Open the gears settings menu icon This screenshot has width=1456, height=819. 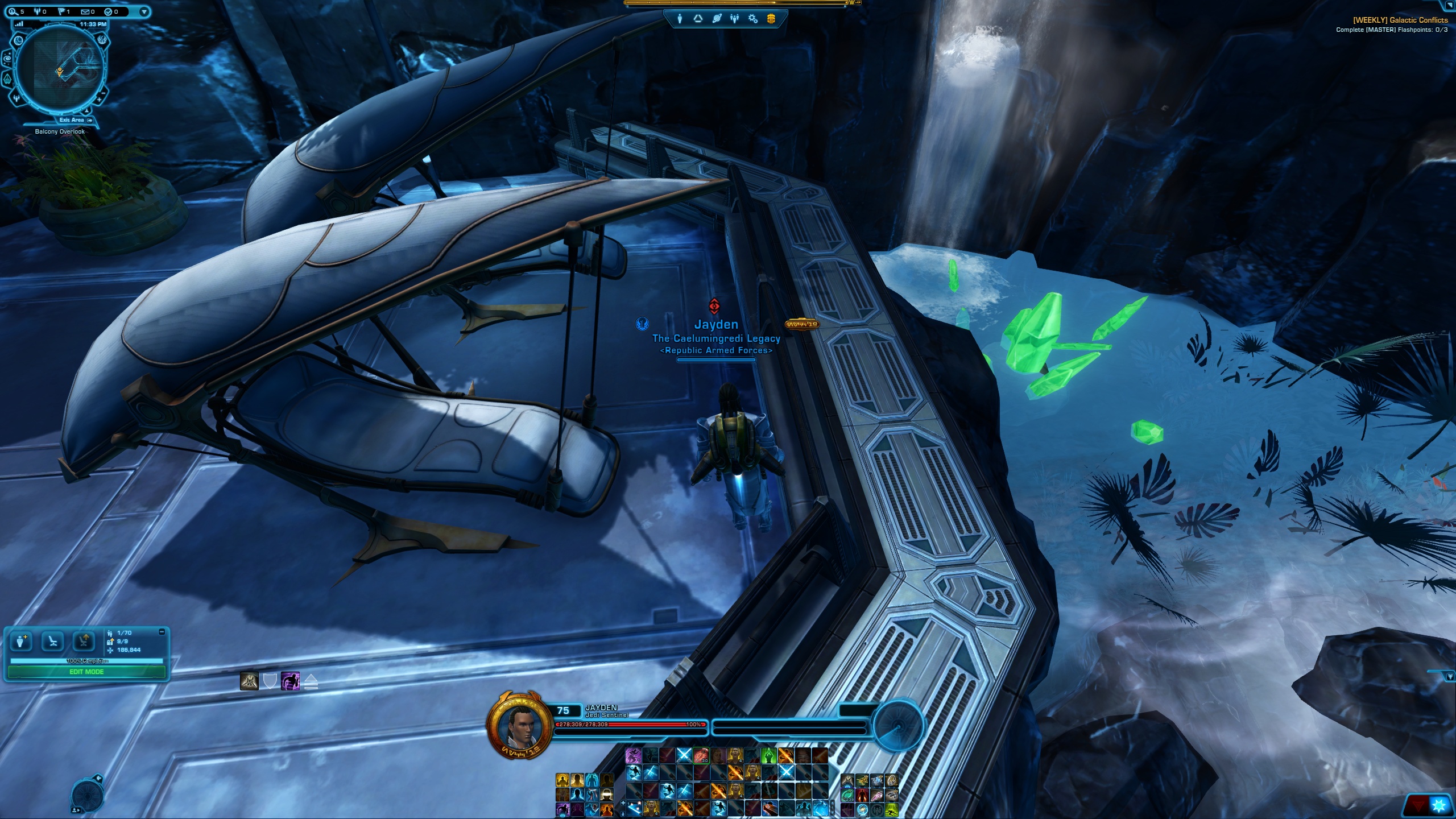click(753, 19)
